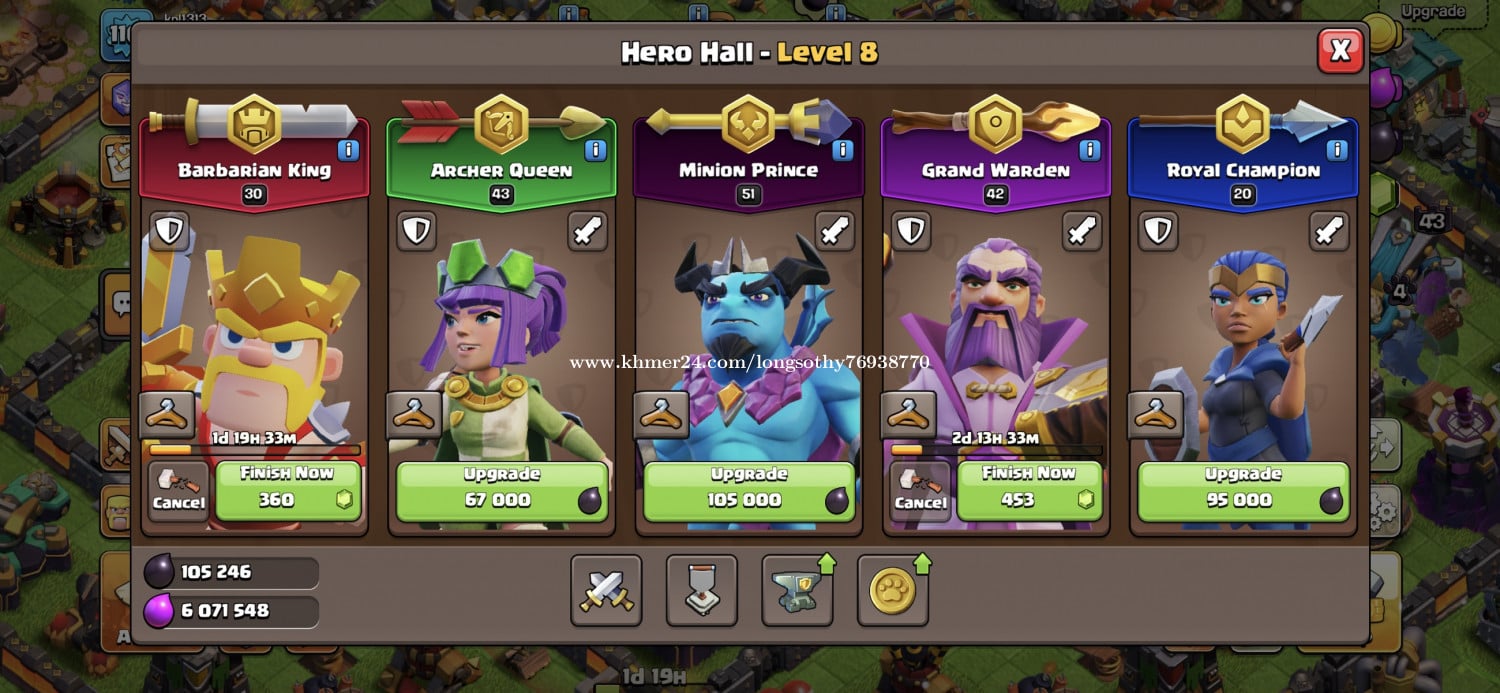Close the Hero Hall window
Screen dimensions: 1500x693
click(1340, 49)
